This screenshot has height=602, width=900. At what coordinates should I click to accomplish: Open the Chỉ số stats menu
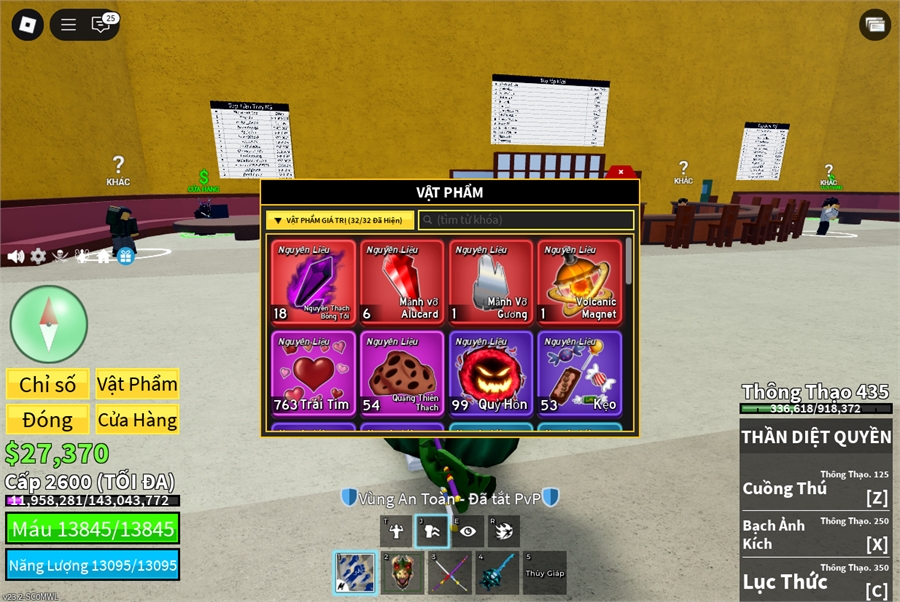point(48,385)
